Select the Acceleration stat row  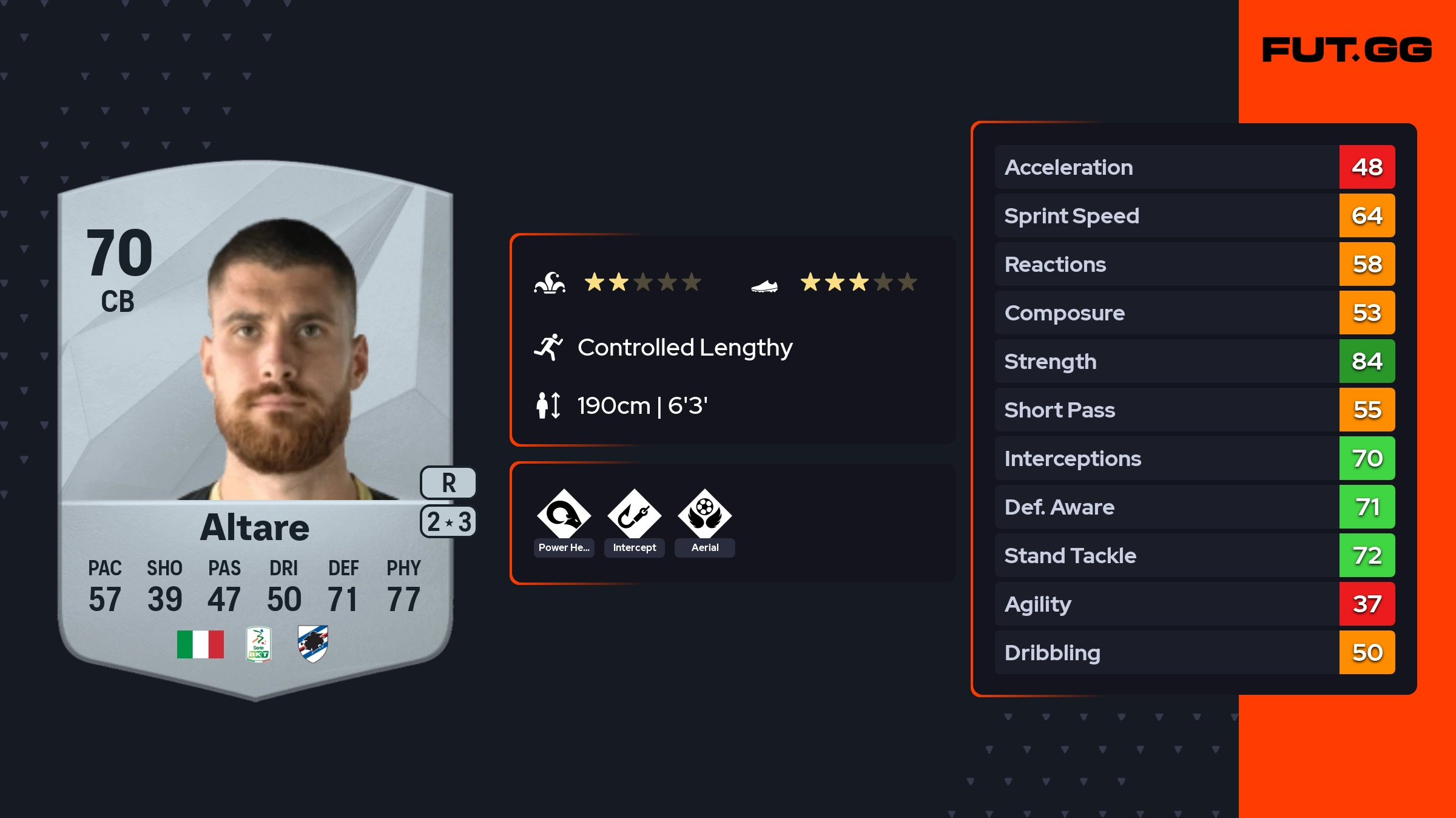coord(1194,167)
